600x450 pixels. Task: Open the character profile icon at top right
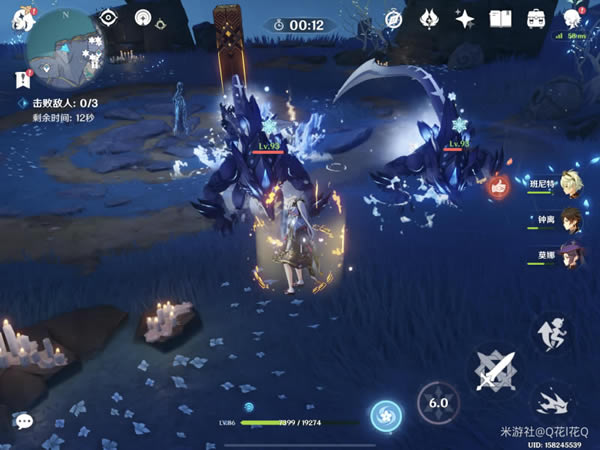point(573,19)
